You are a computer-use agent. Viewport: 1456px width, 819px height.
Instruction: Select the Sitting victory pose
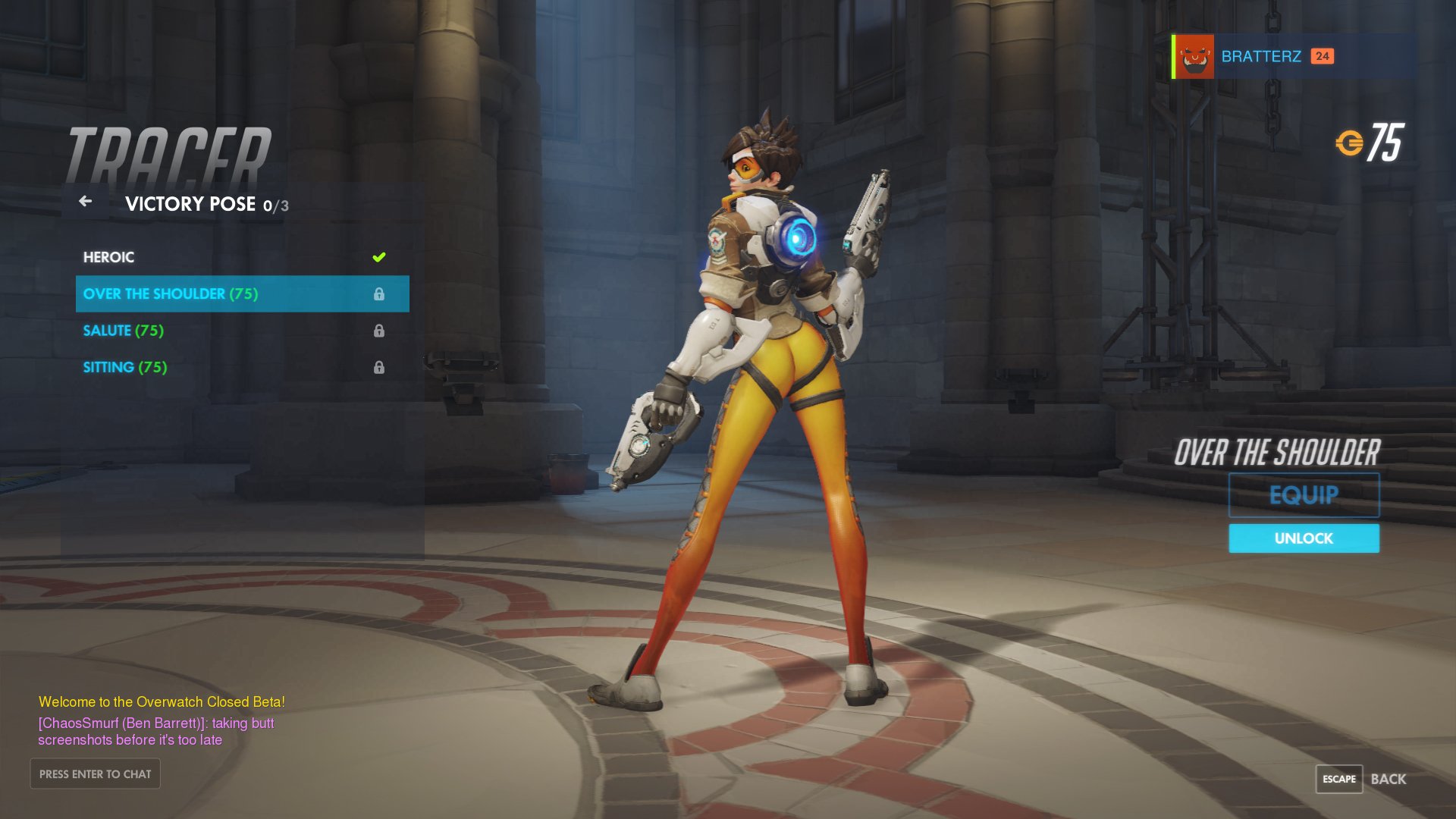point(124,366)
